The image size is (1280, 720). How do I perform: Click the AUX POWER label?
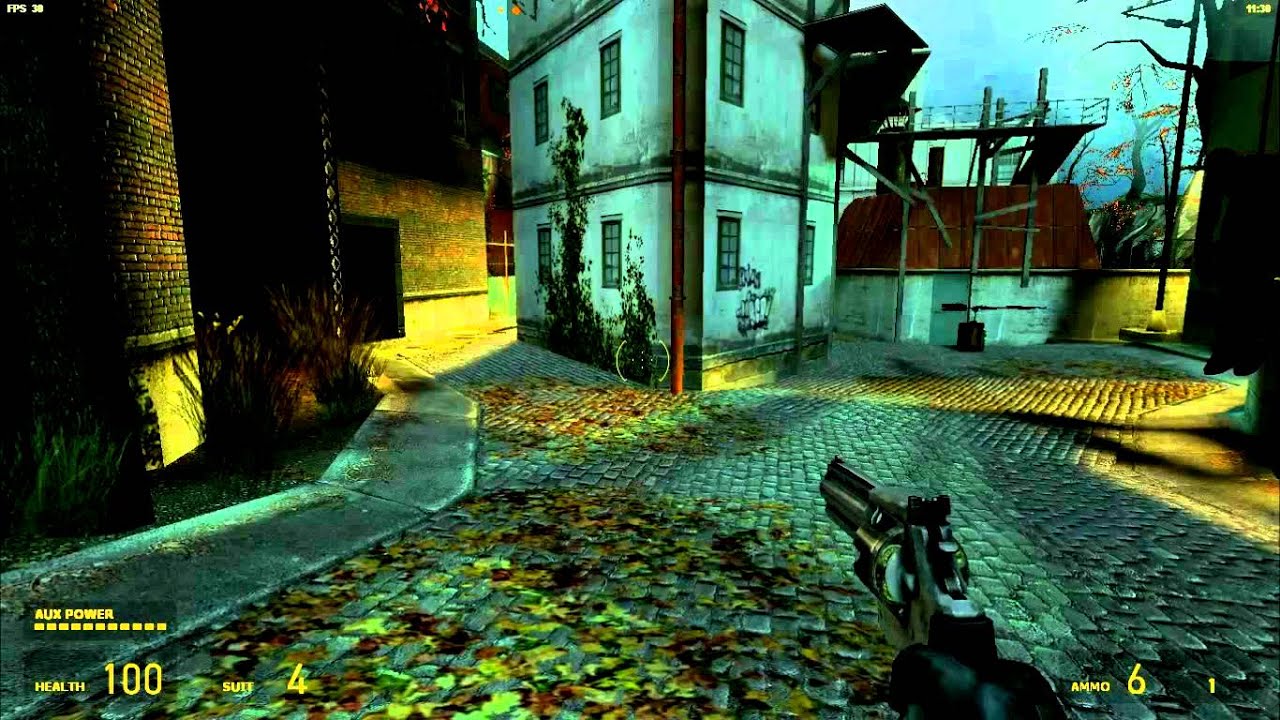point(73,612)
